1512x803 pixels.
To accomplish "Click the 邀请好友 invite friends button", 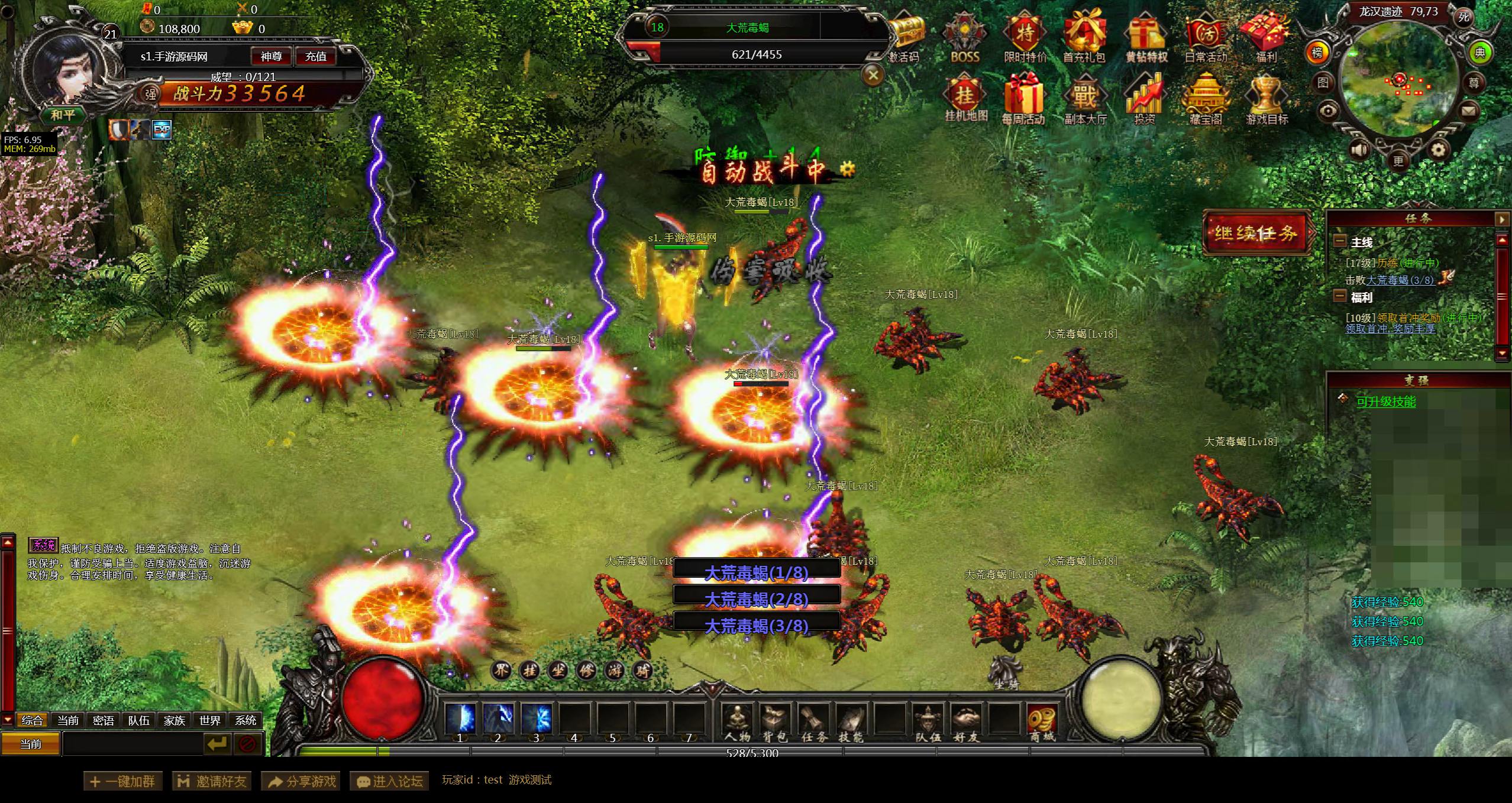I will click(x=212, y=781).
